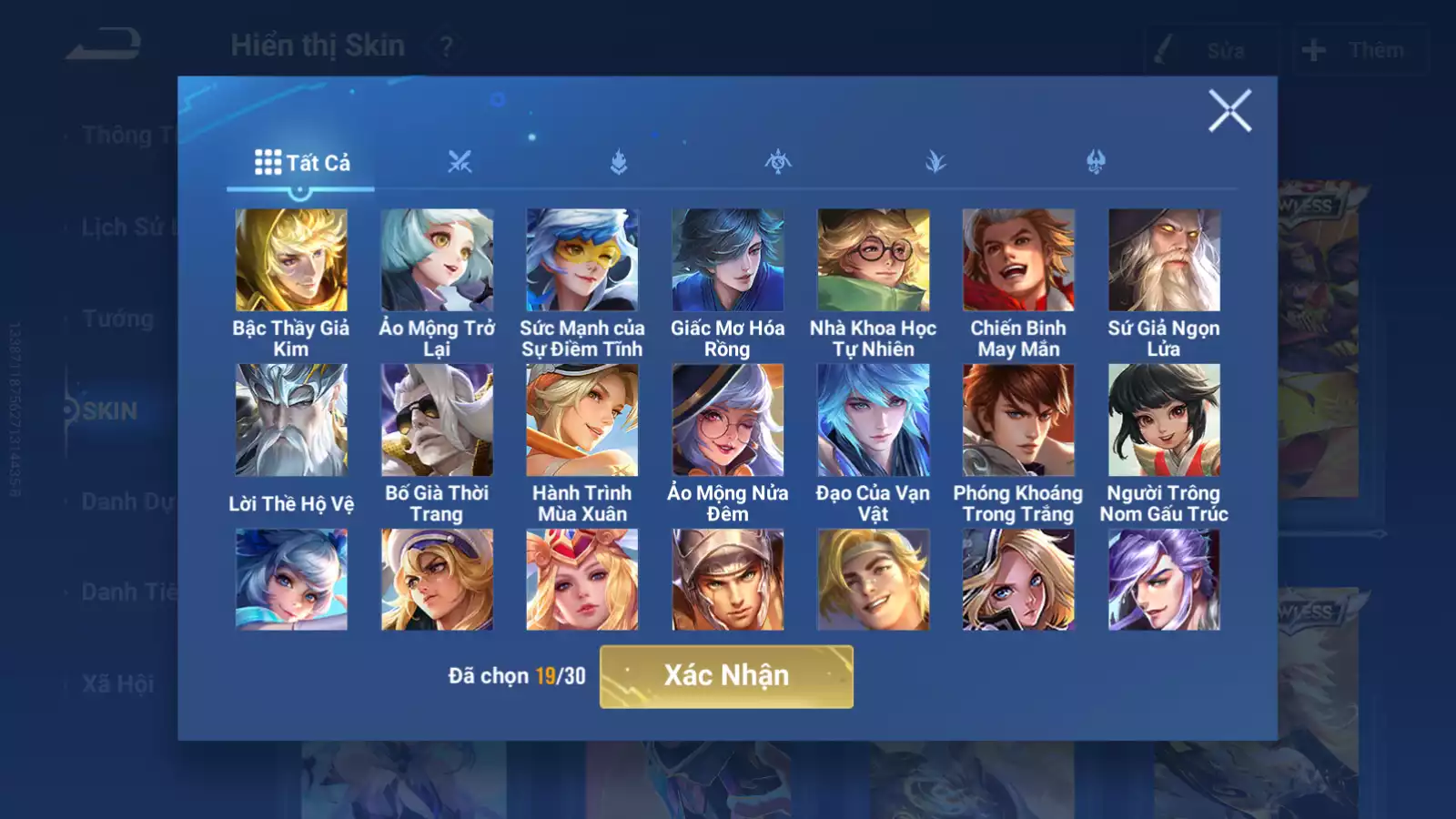Confirm selection with Xác Nhận button
Viewport: 1456px width, 819px height.
coord(726,676)
